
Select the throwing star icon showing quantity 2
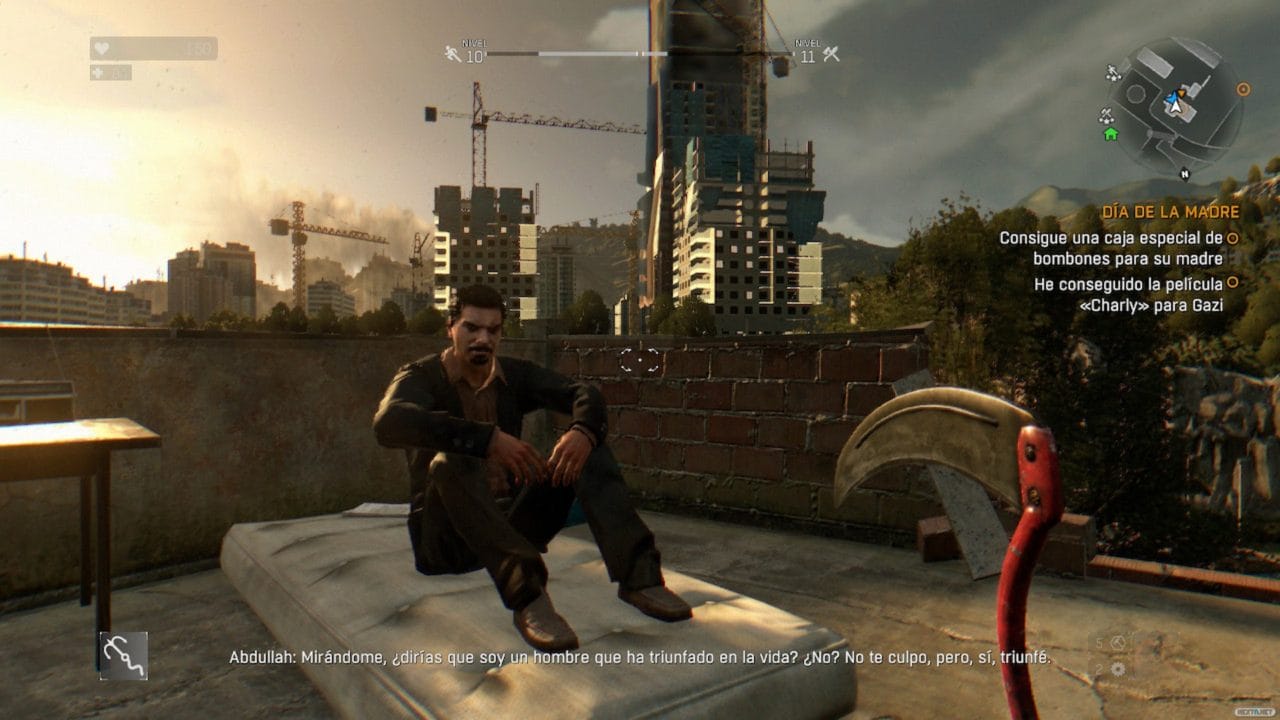[1119, 668]
